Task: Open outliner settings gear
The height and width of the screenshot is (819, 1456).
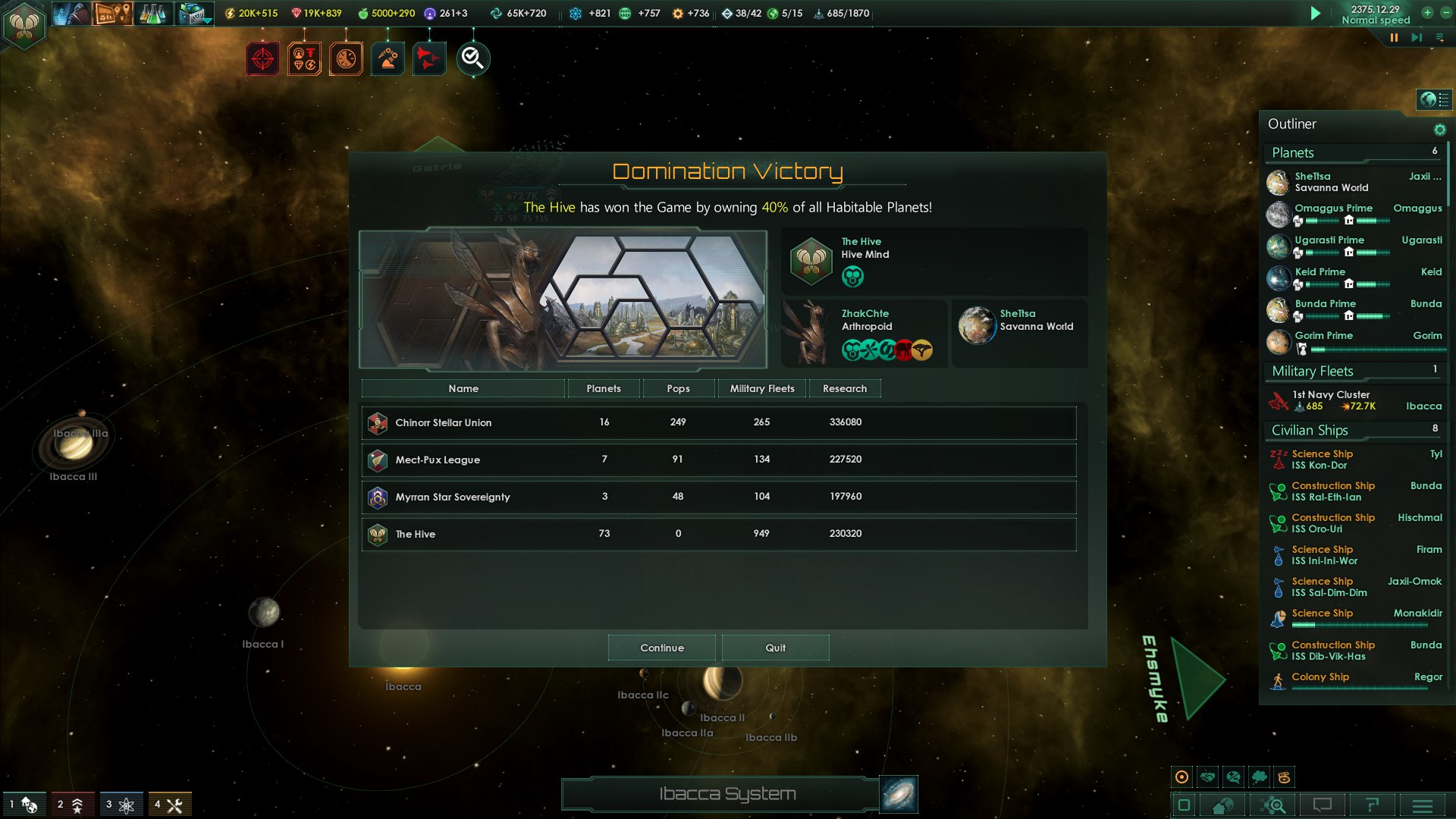Action: click(1439, 130)
